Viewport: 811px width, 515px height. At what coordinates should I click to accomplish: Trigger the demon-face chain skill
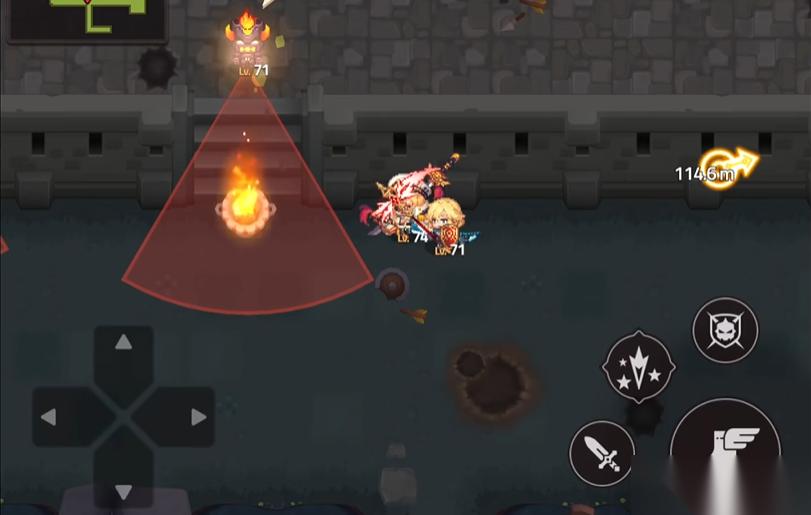[725, 330]
